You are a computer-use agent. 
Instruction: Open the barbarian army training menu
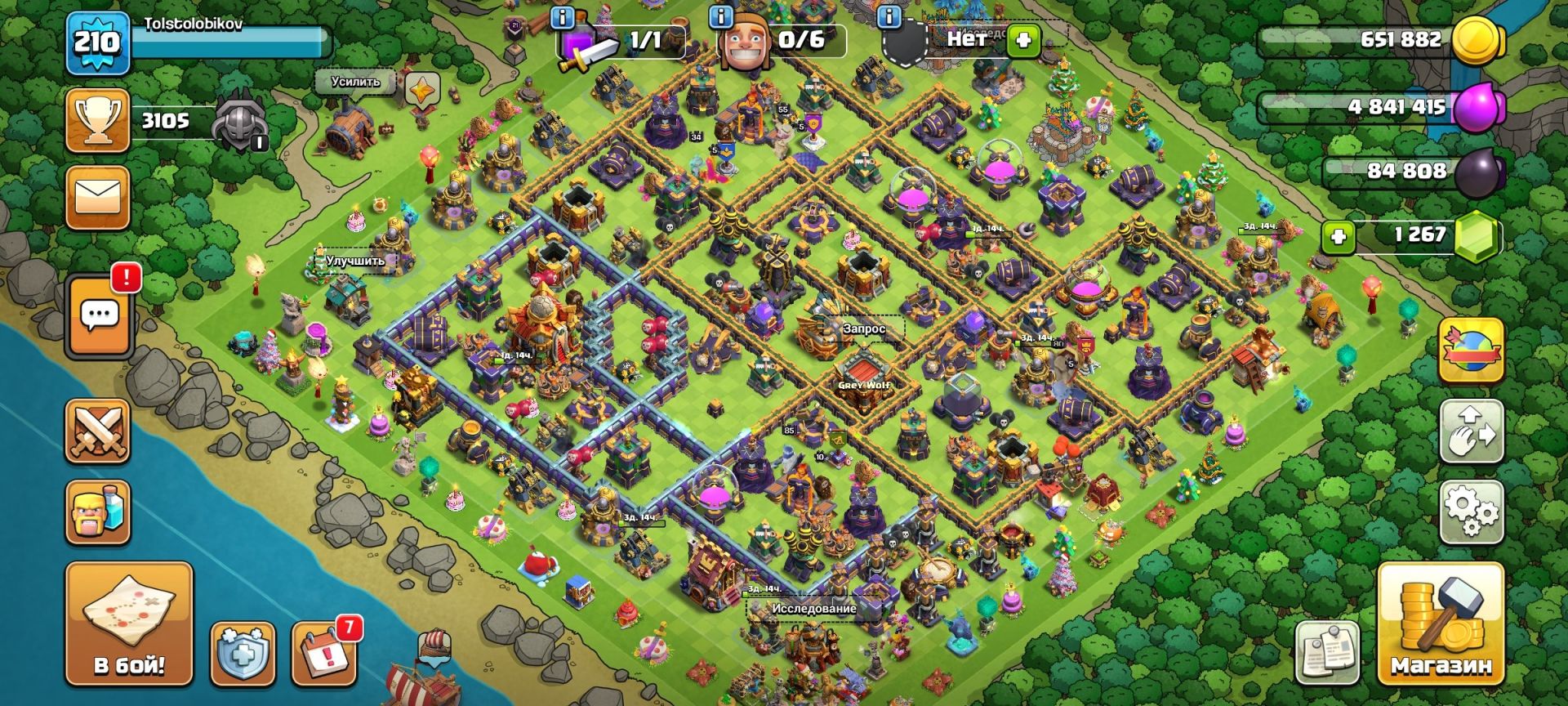click(98, 512)
